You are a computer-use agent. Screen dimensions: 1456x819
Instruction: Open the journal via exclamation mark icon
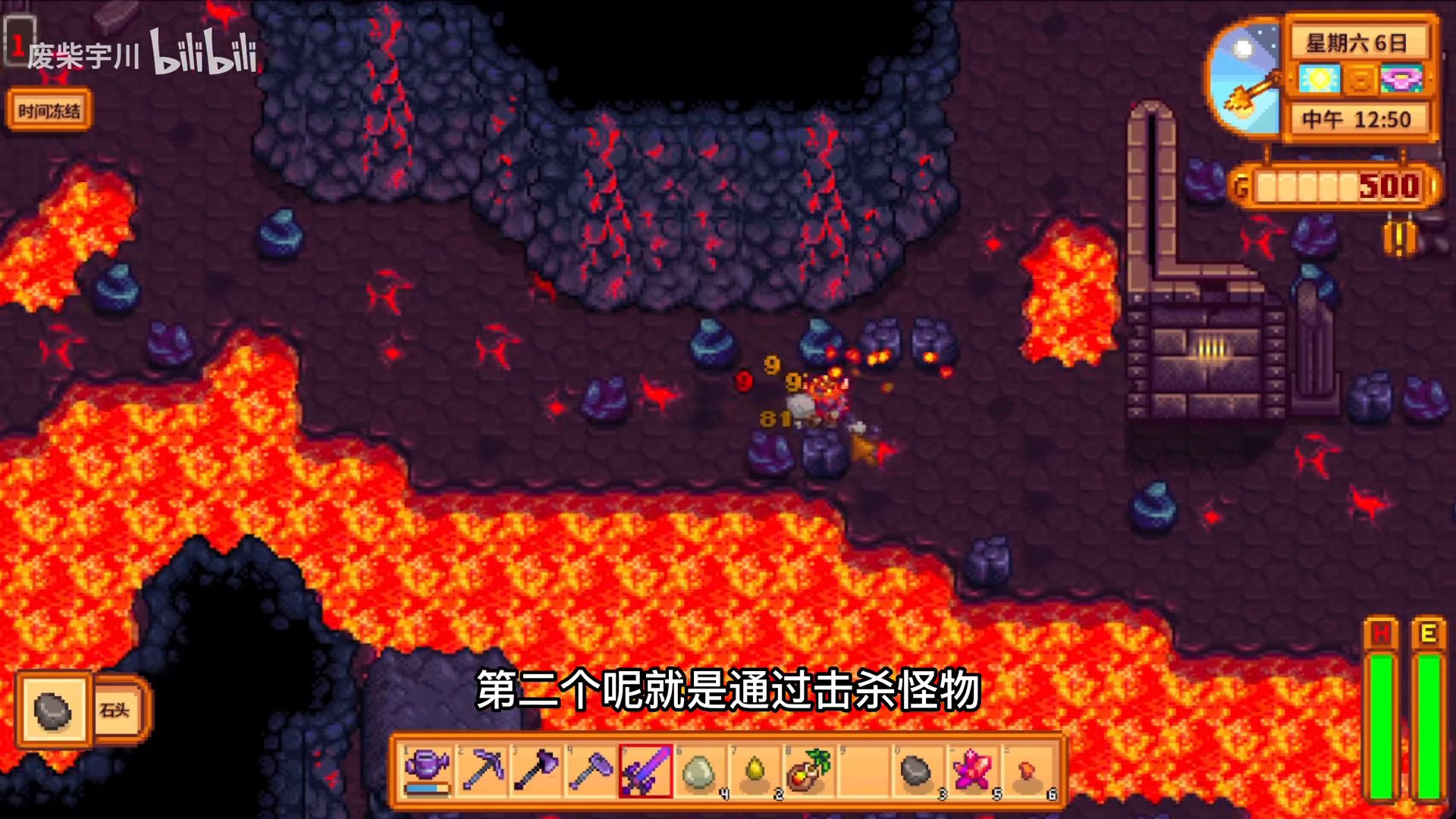pyautogui.click(x=1399, y=238)
